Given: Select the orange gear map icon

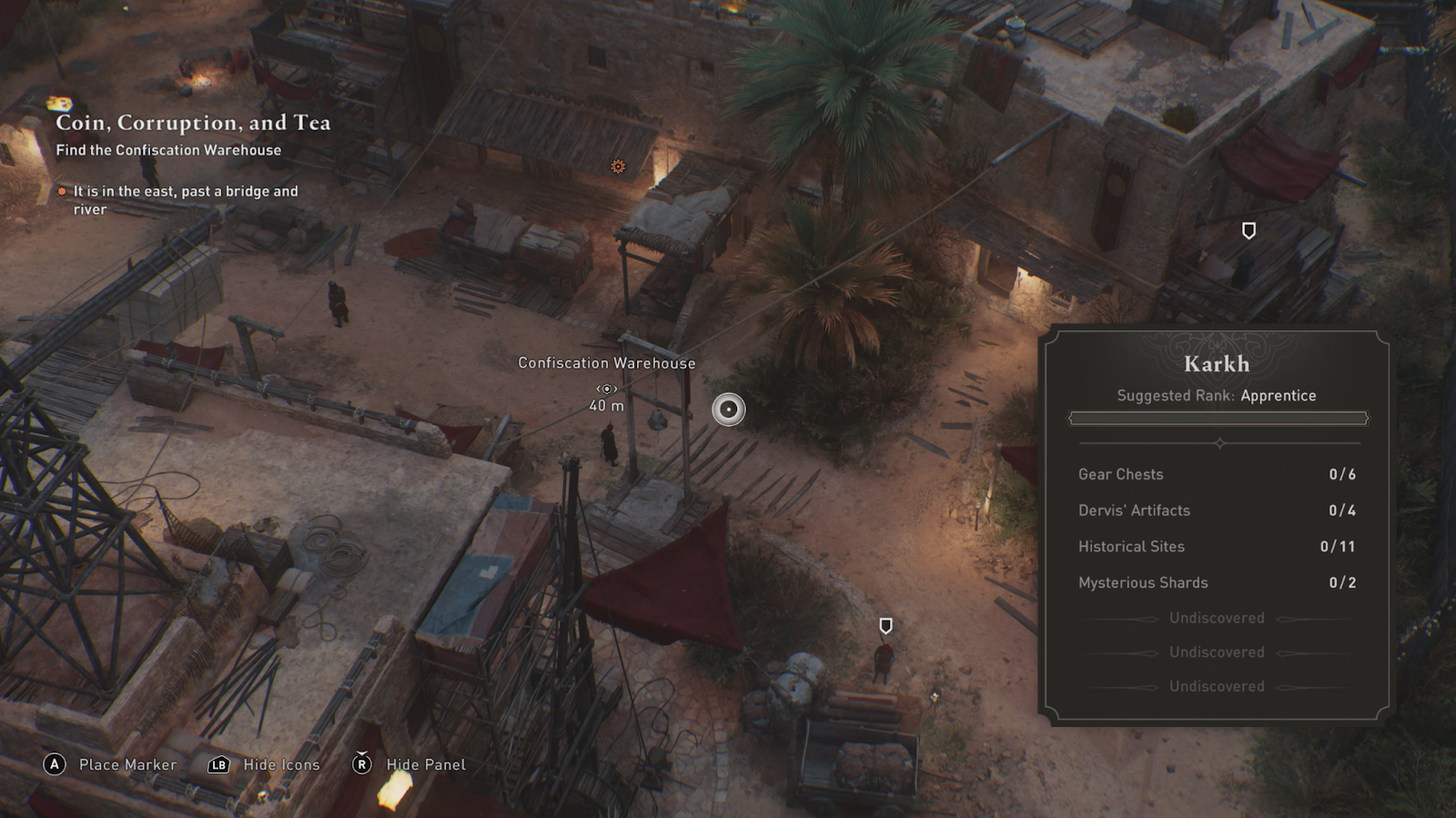Looking at the screenshot, I should tap(618, 167).
